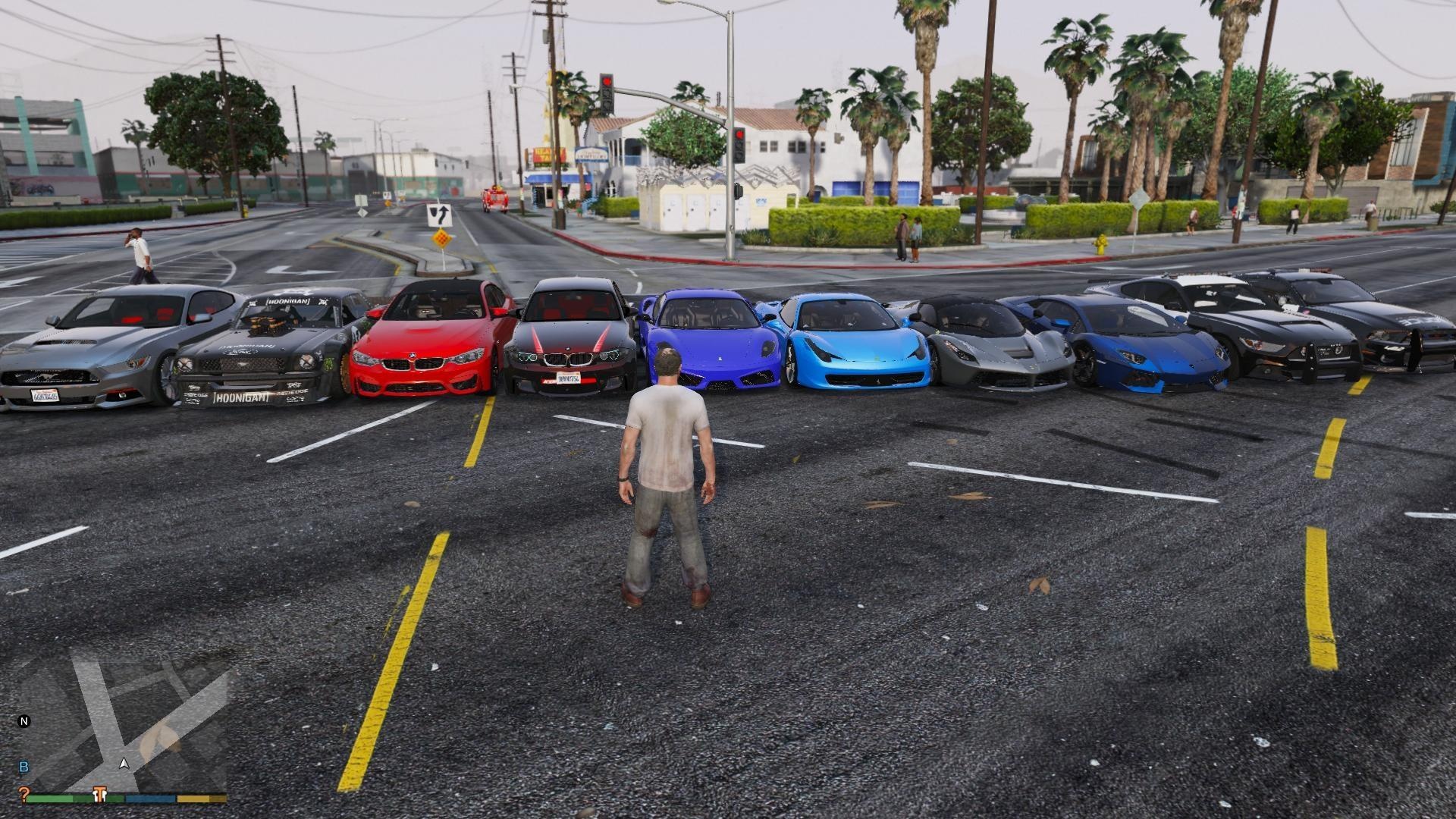Select the orange question mark mission blip
This screenshot has height=819, width=1456.
click(x=23, y=794)
